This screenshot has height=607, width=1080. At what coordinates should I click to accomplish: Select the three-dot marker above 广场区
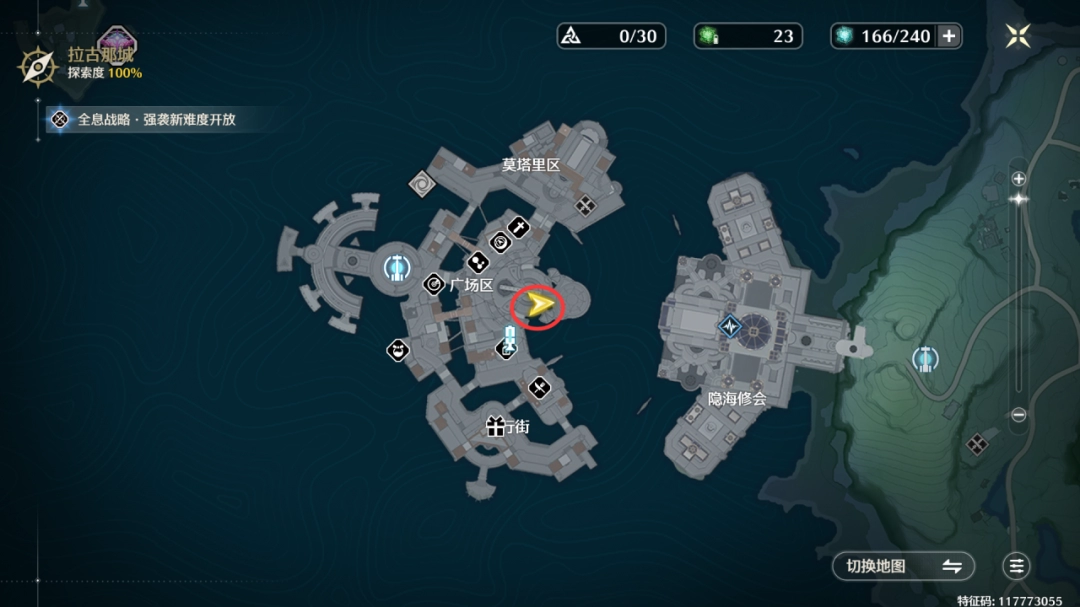478,262
